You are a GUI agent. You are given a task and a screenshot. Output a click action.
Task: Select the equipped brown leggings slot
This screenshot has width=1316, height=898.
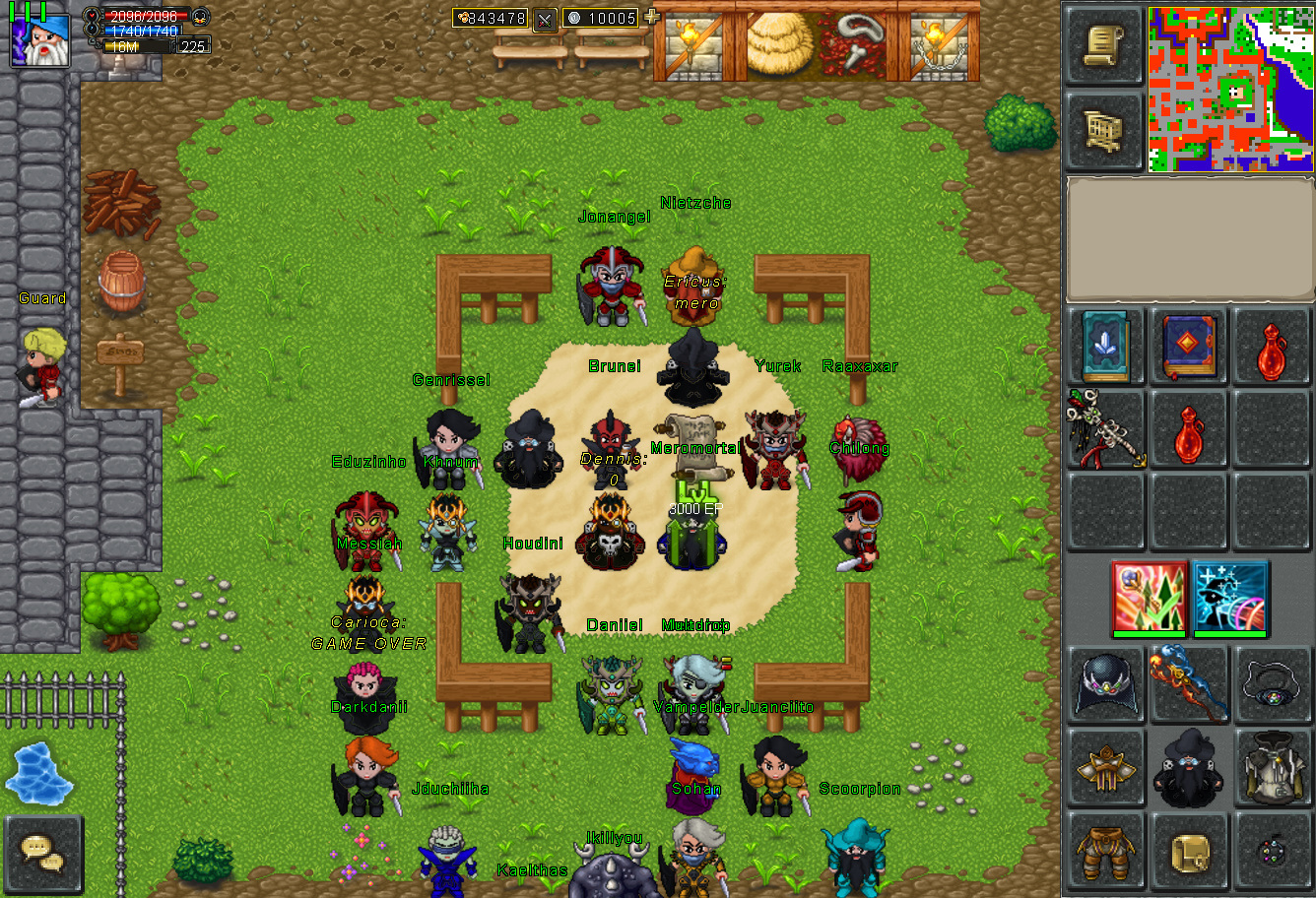pyautogui.click(x=1105, y=849)
